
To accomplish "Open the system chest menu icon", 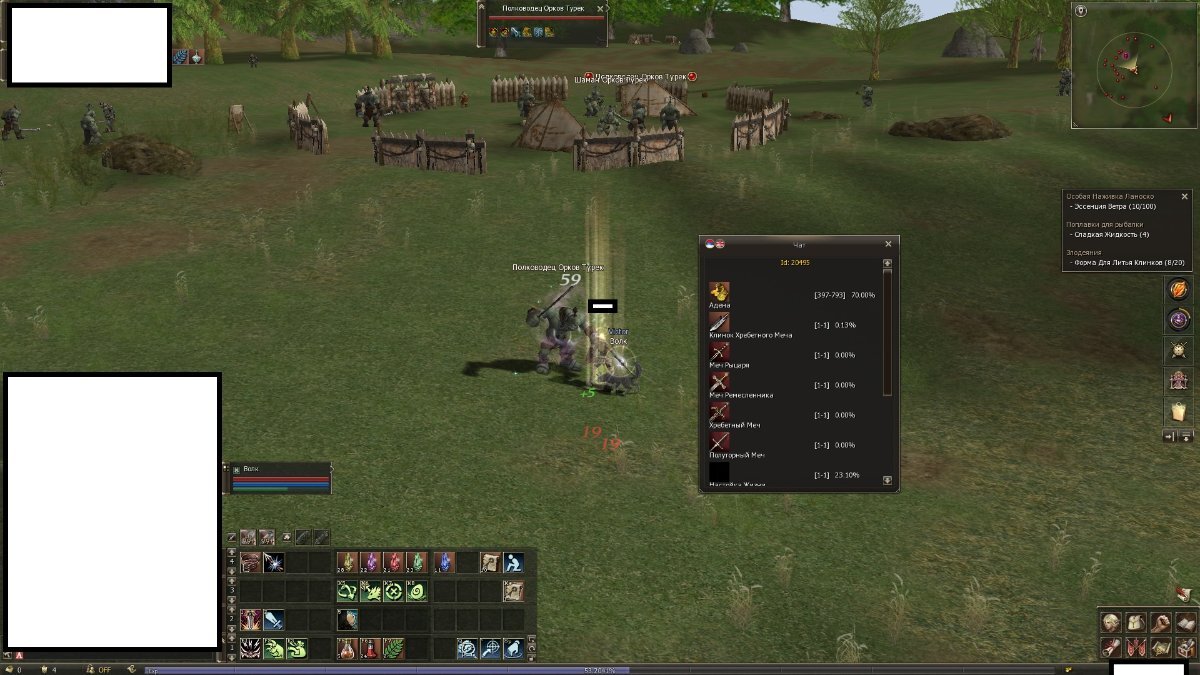I will tap(1184, 647).
